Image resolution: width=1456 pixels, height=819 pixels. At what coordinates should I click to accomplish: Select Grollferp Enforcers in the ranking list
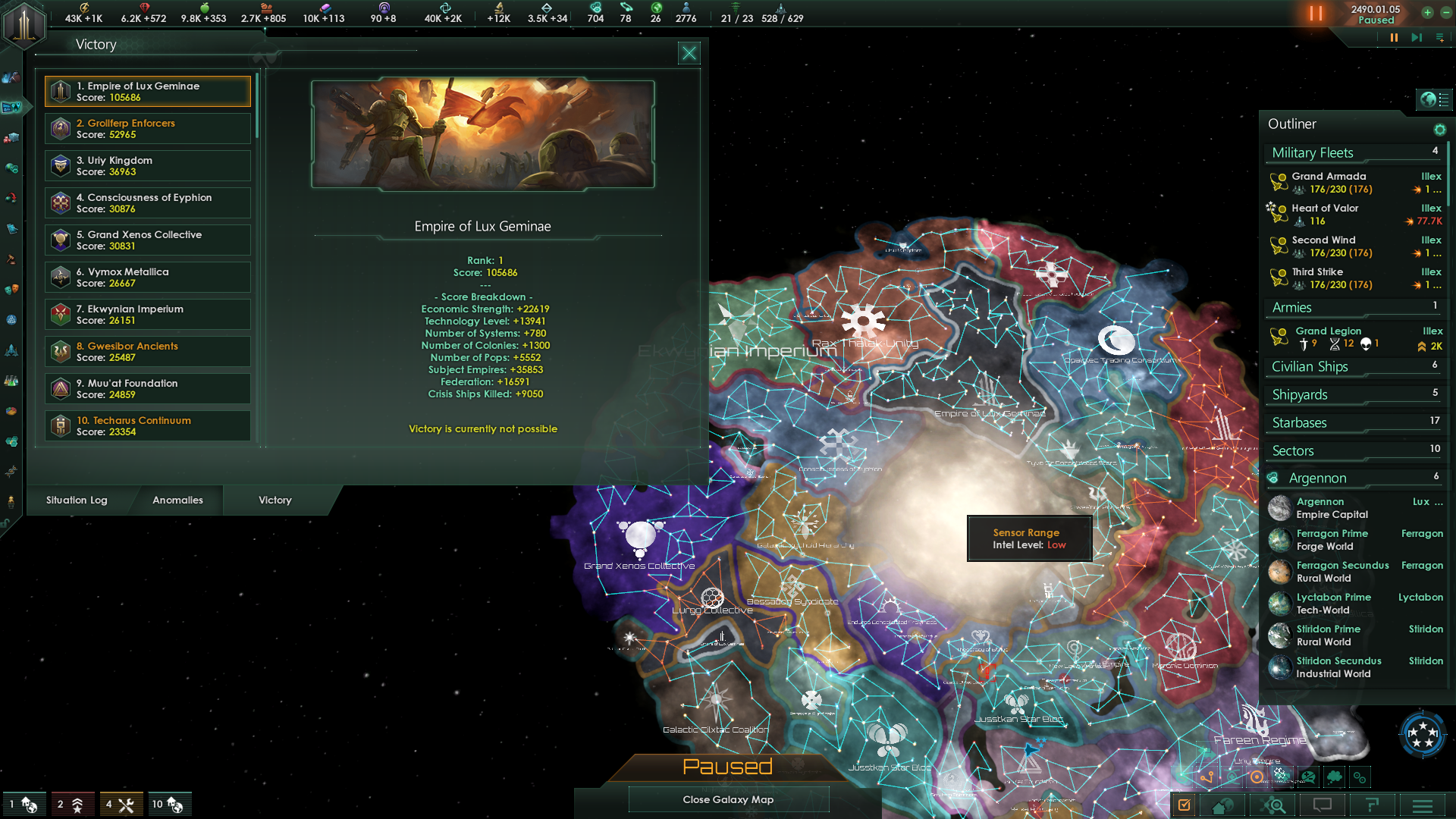148,129
